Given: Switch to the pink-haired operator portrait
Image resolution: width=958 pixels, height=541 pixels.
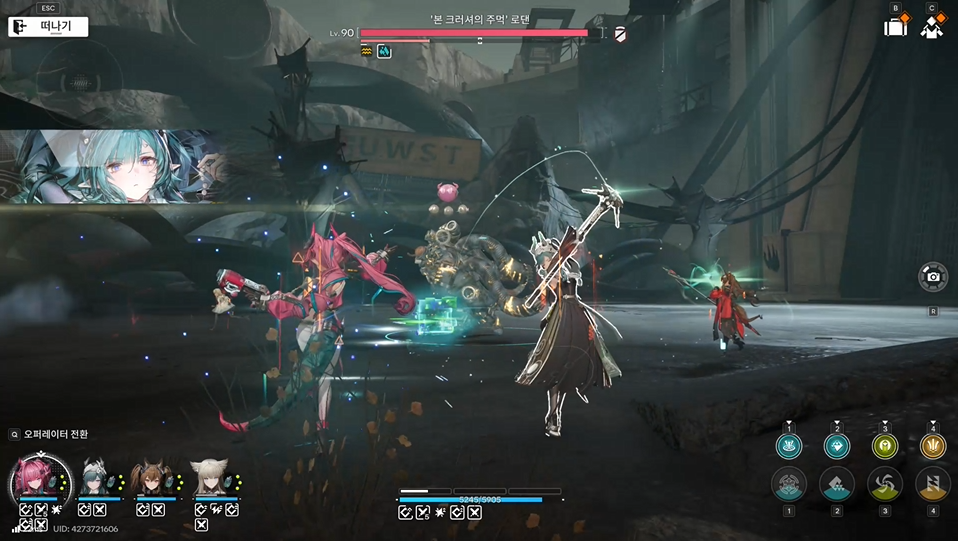Looking at the screenshot, I should point(39,479).
